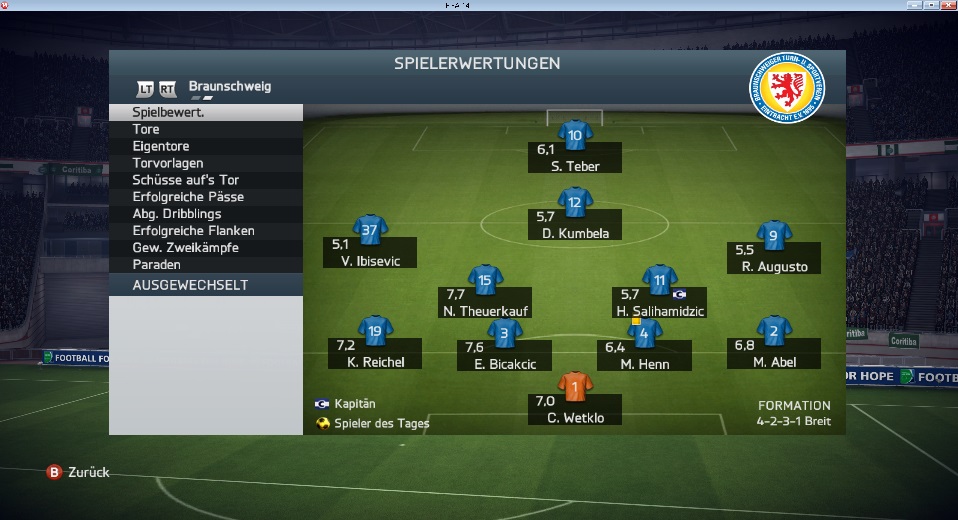Show Gew. Zweikämpfe statistics

[205, 248]
